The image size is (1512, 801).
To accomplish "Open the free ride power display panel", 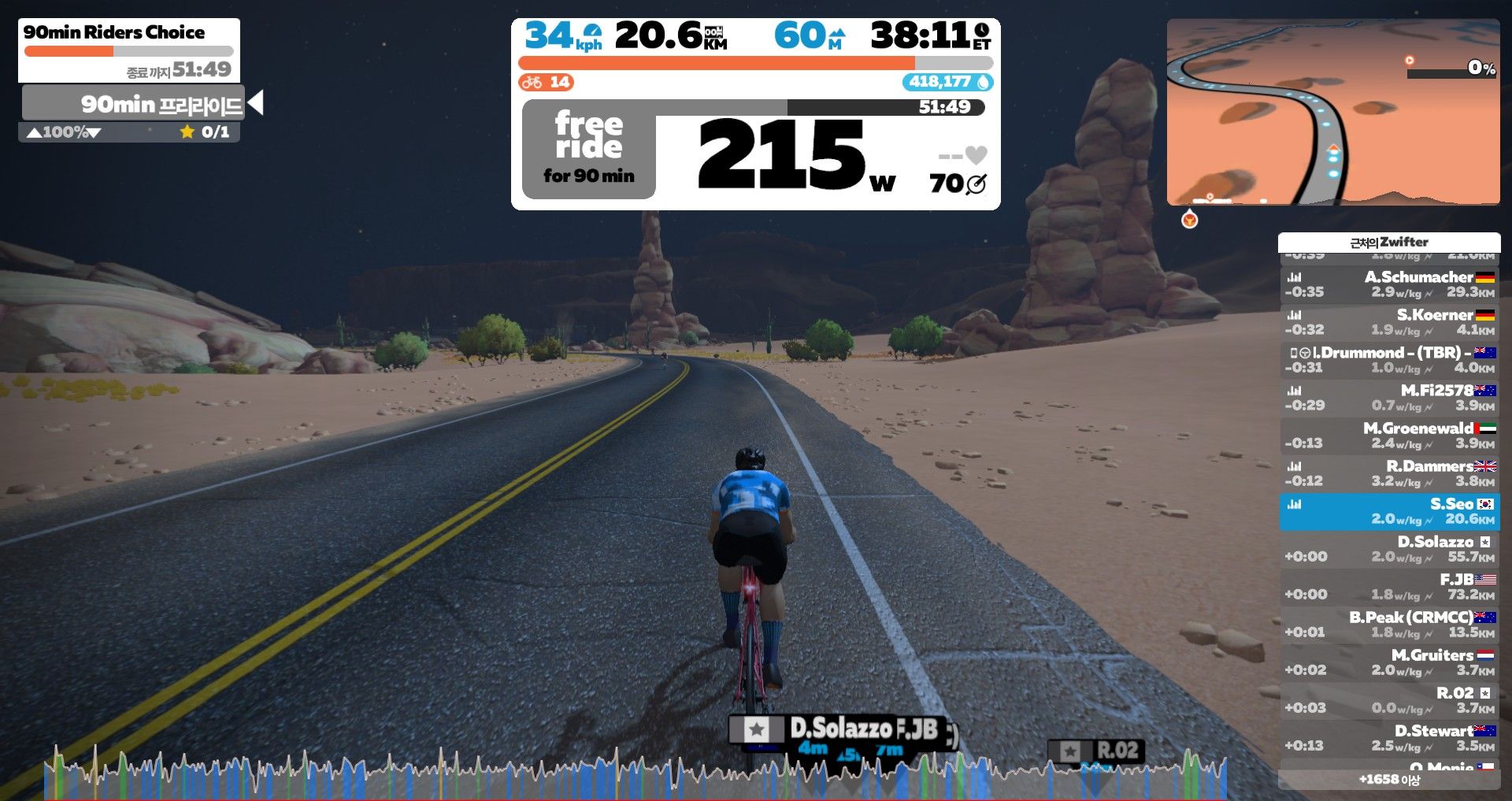I will [754, 150].
